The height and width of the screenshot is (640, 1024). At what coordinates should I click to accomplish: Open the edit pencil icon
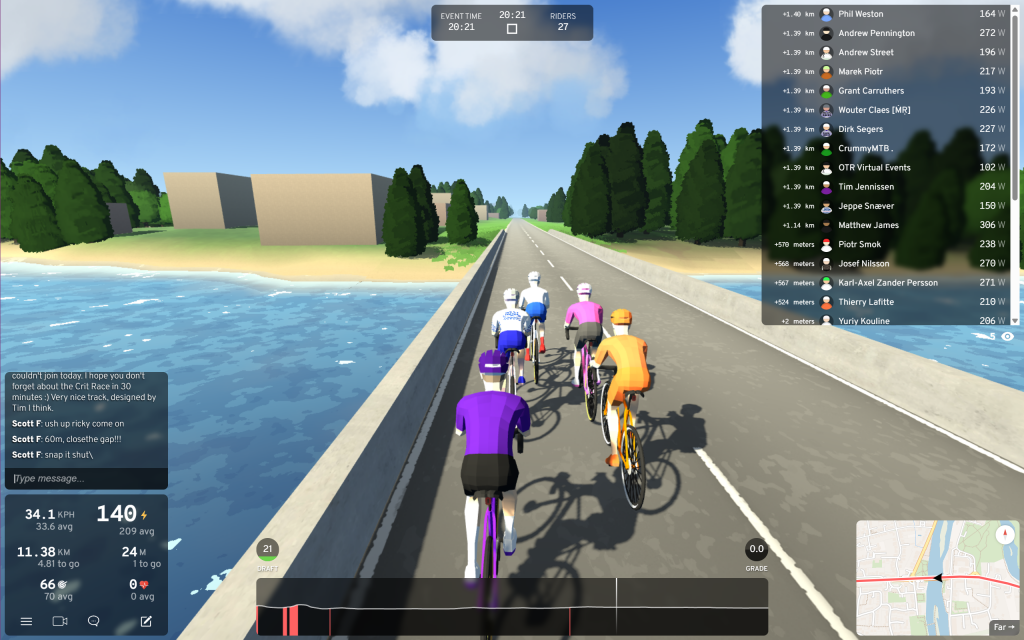(146, 621)
